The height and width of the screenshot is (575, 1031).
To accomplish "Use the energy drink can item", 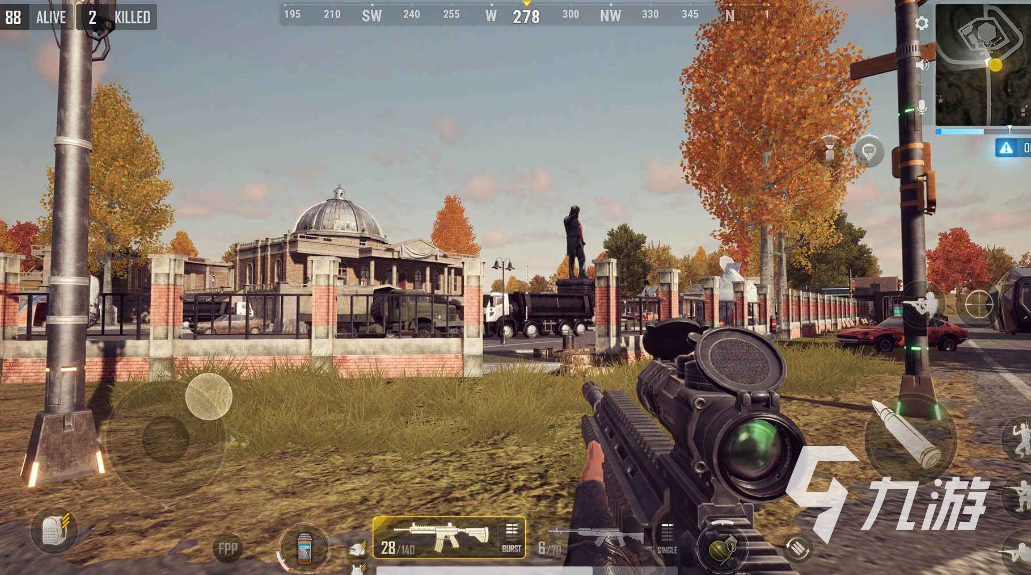I will pyautogui.click(x=304, y=548).
